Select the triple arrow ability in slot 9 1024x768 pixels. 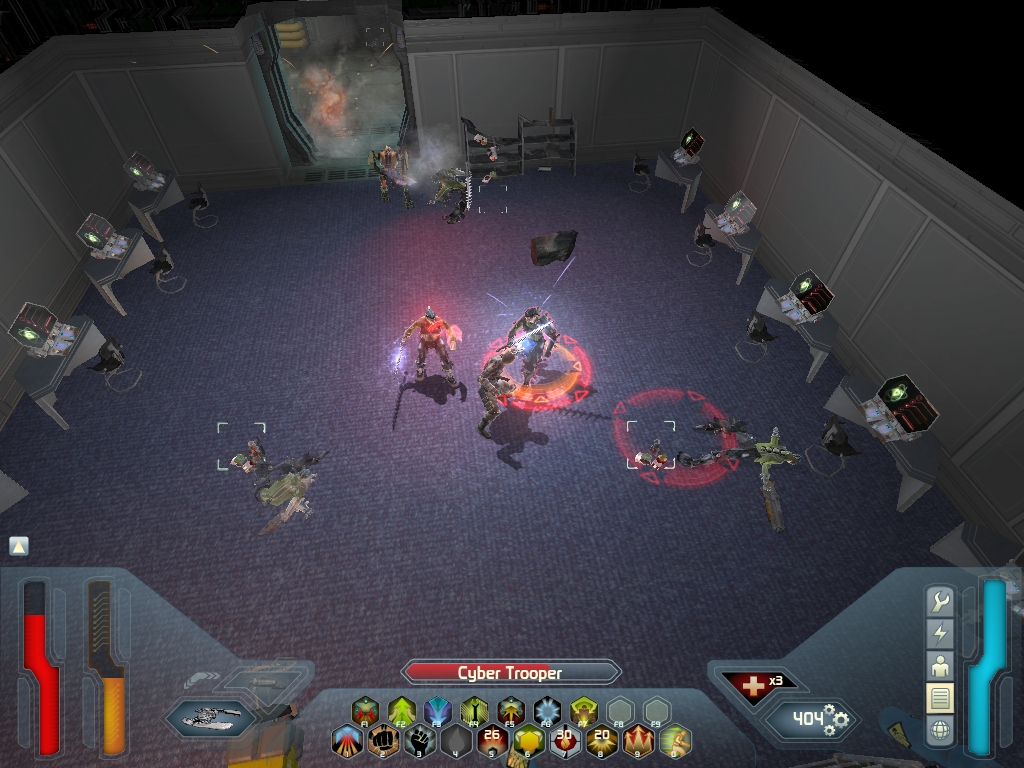point(638,741)
